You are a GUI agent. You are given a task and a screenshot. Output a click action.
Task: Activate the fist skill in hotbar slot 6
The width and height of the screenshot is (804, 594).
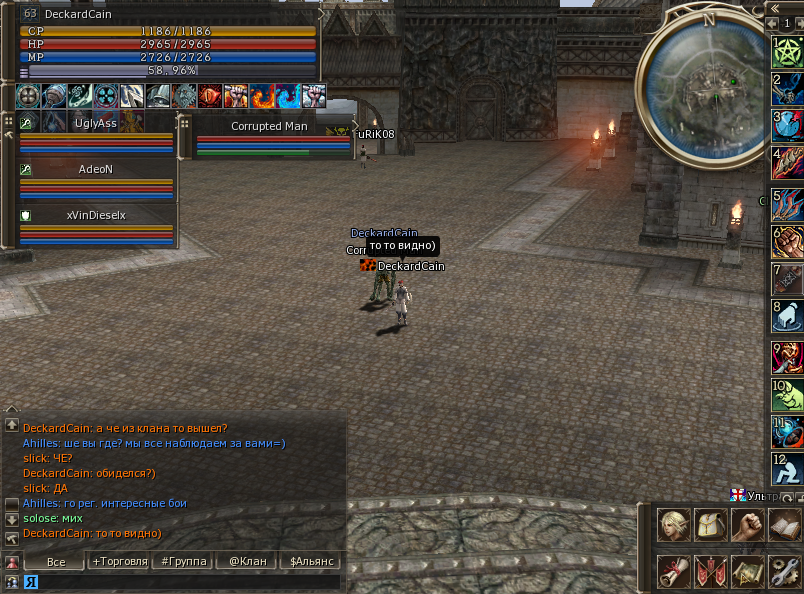point(788,241)
